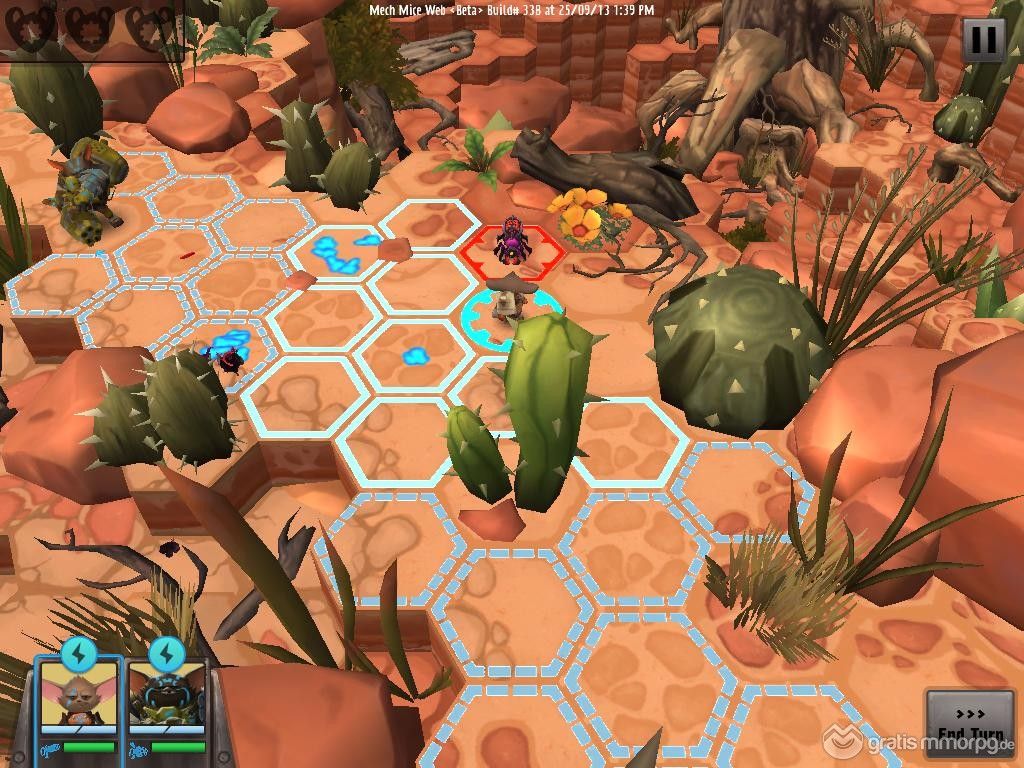Screen dimensions: 1024x768
Task: Tap the lightning icon above the armored mouse
Action: coord(166,653)
